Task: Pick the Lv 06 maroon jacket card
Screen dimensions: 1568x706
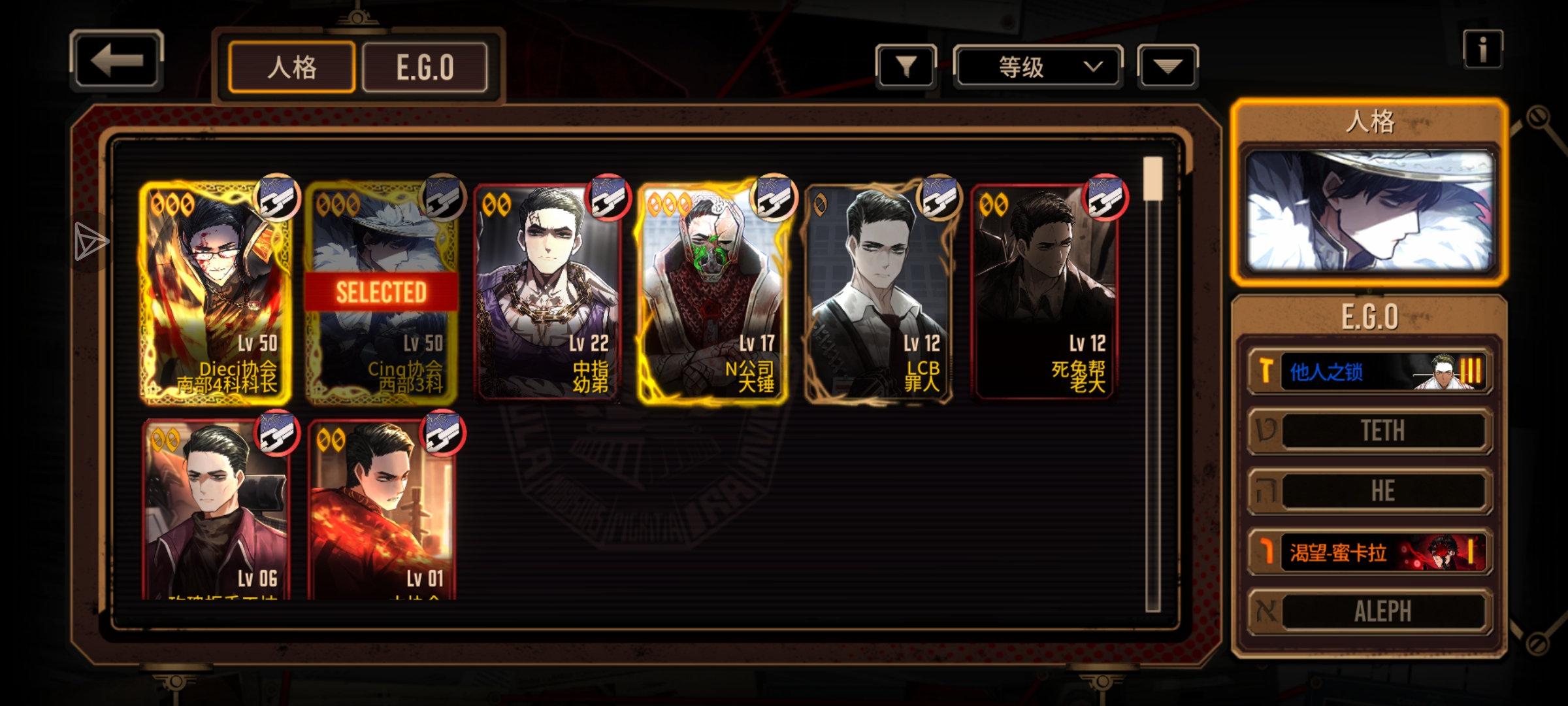Action: (x=216, y=510)
